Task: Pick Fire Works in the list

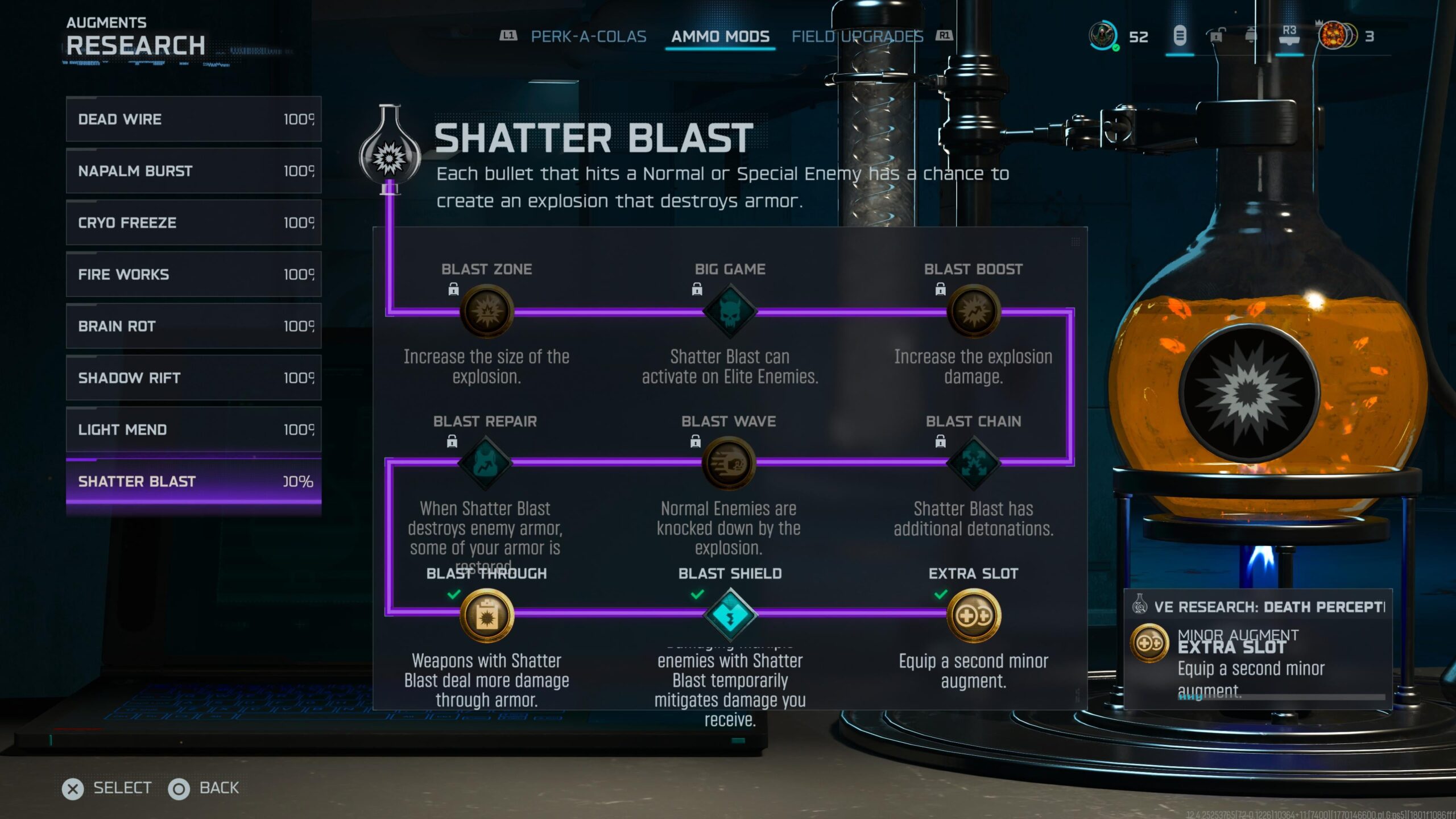Action: point(193,274)
